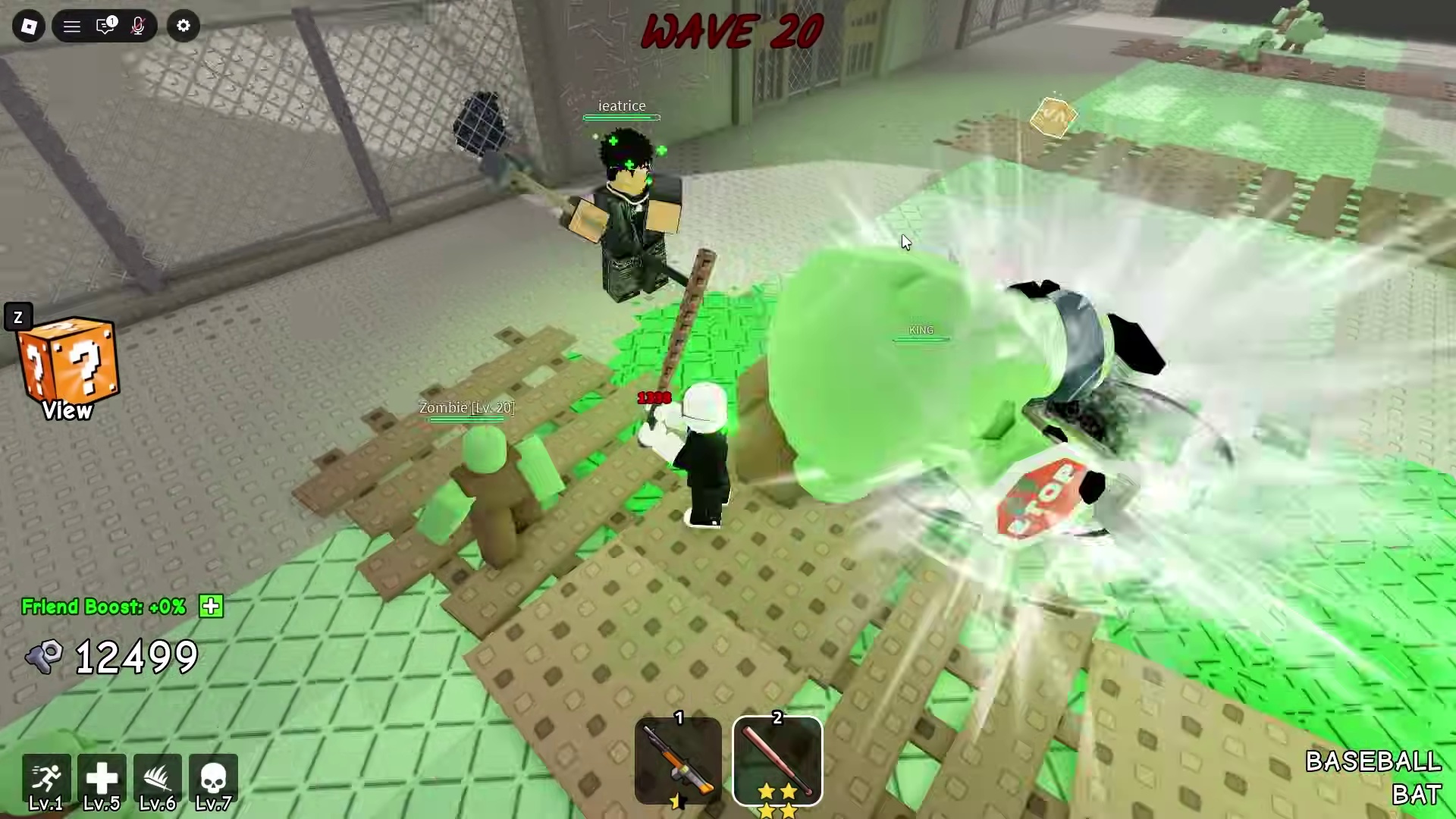Viewport: 1456px width, 819px height.
Task: Open the Roblox home icon
Action: coord(29,26)
